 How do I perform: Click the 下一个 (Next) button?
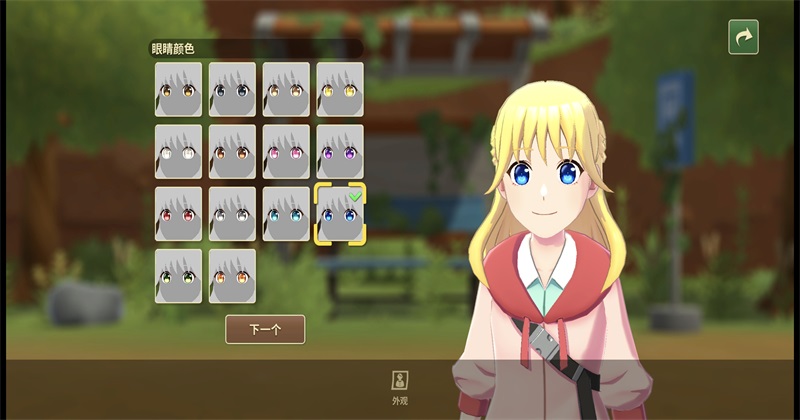click(x=265, y=329)
